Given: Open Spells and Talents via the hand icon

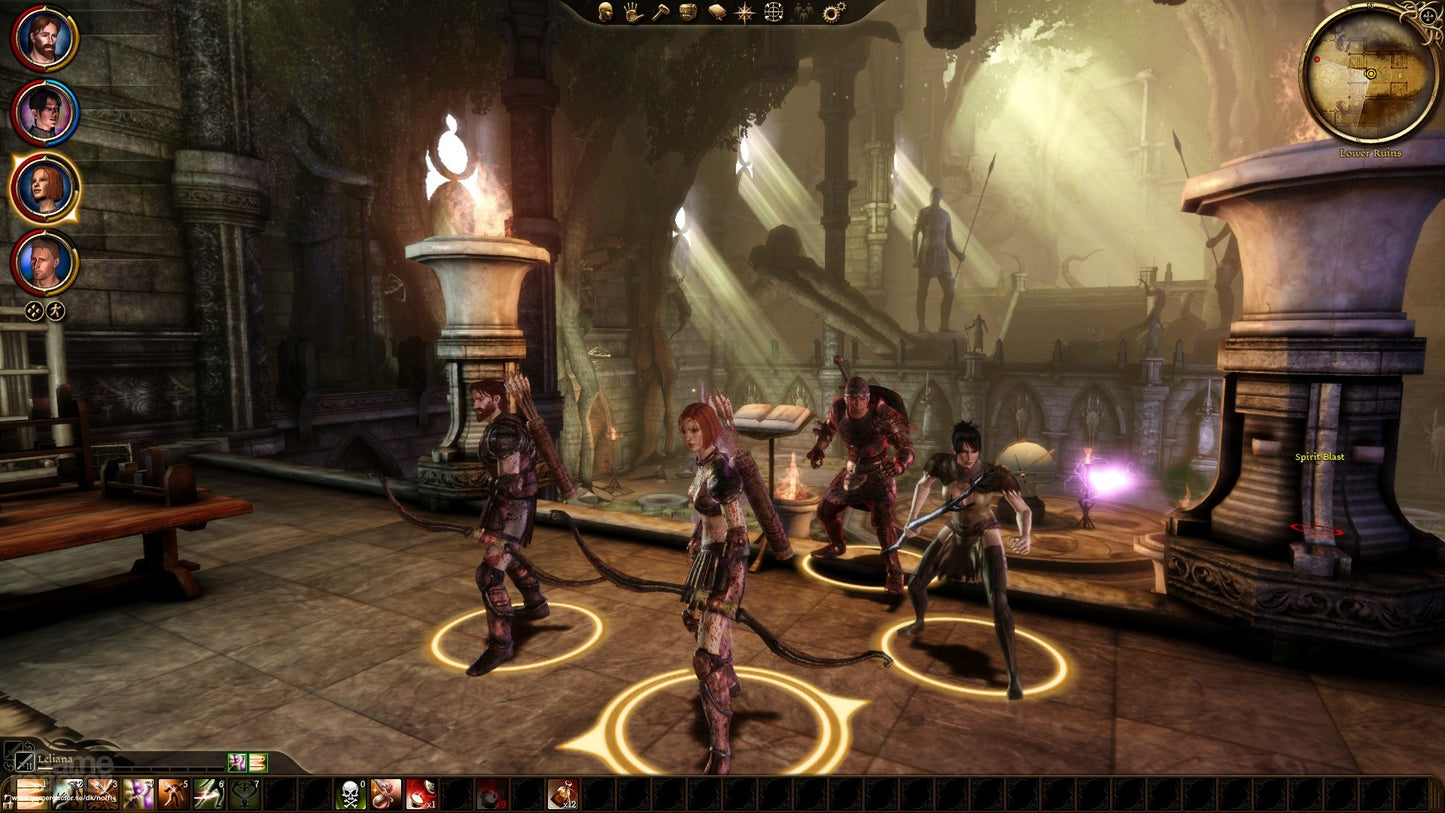Looking at the screenshot, I should (x=632, y=14).
